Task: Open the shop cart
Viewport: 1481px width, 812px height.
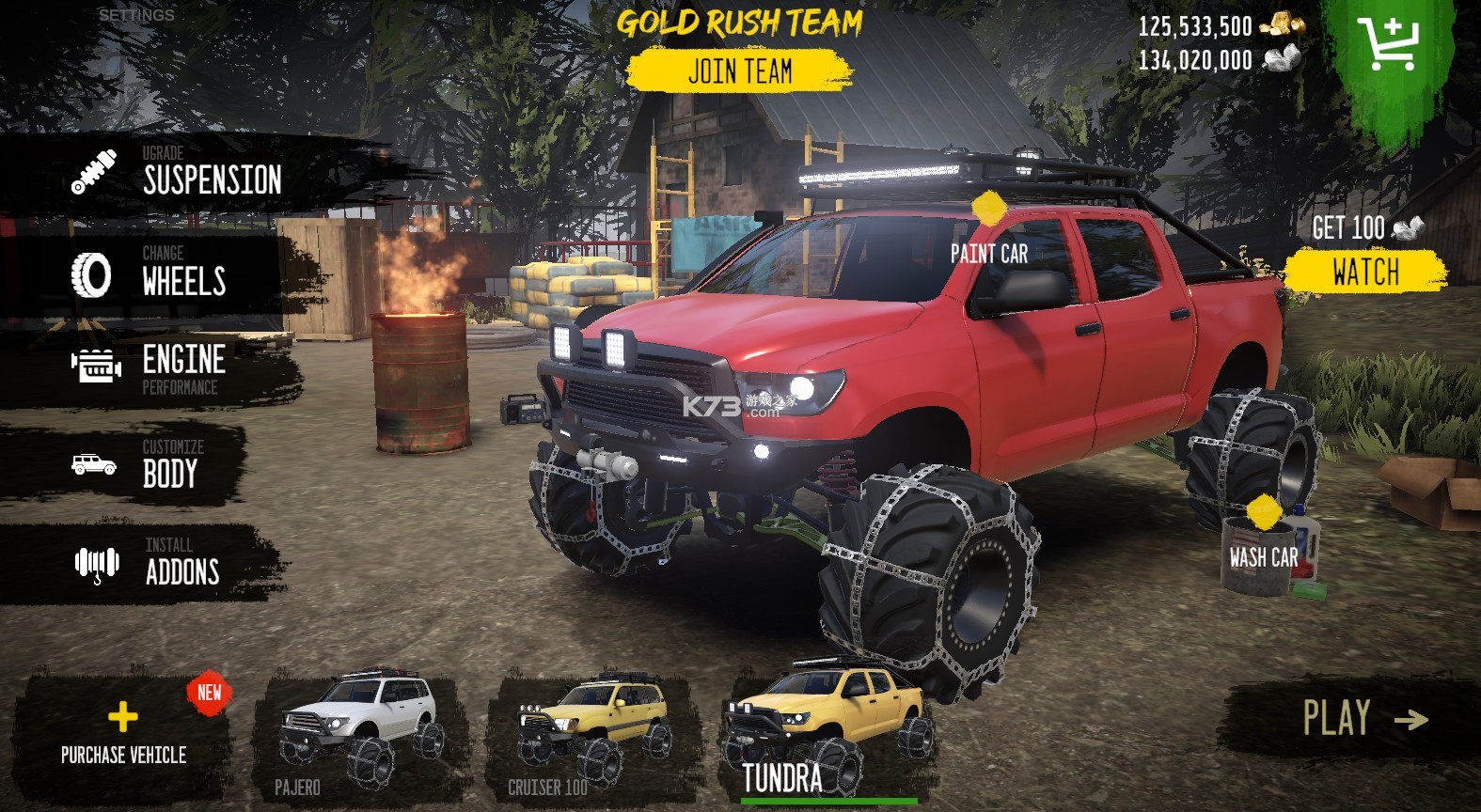Action: [1387, 43]
